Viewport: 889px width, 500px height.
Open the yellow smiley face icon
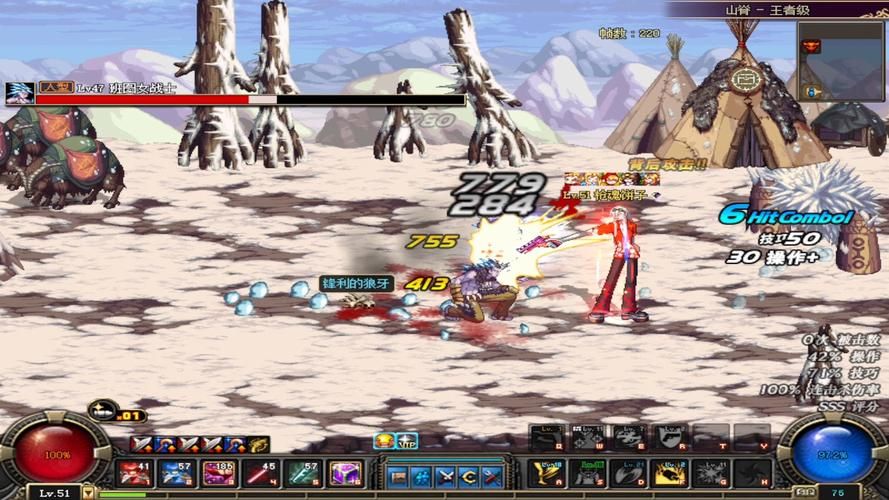383,441
